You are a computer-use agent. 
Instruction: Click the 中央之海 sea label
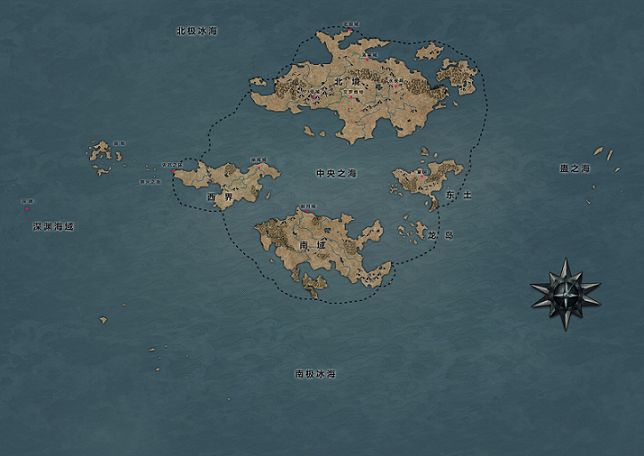pos(336,174)
